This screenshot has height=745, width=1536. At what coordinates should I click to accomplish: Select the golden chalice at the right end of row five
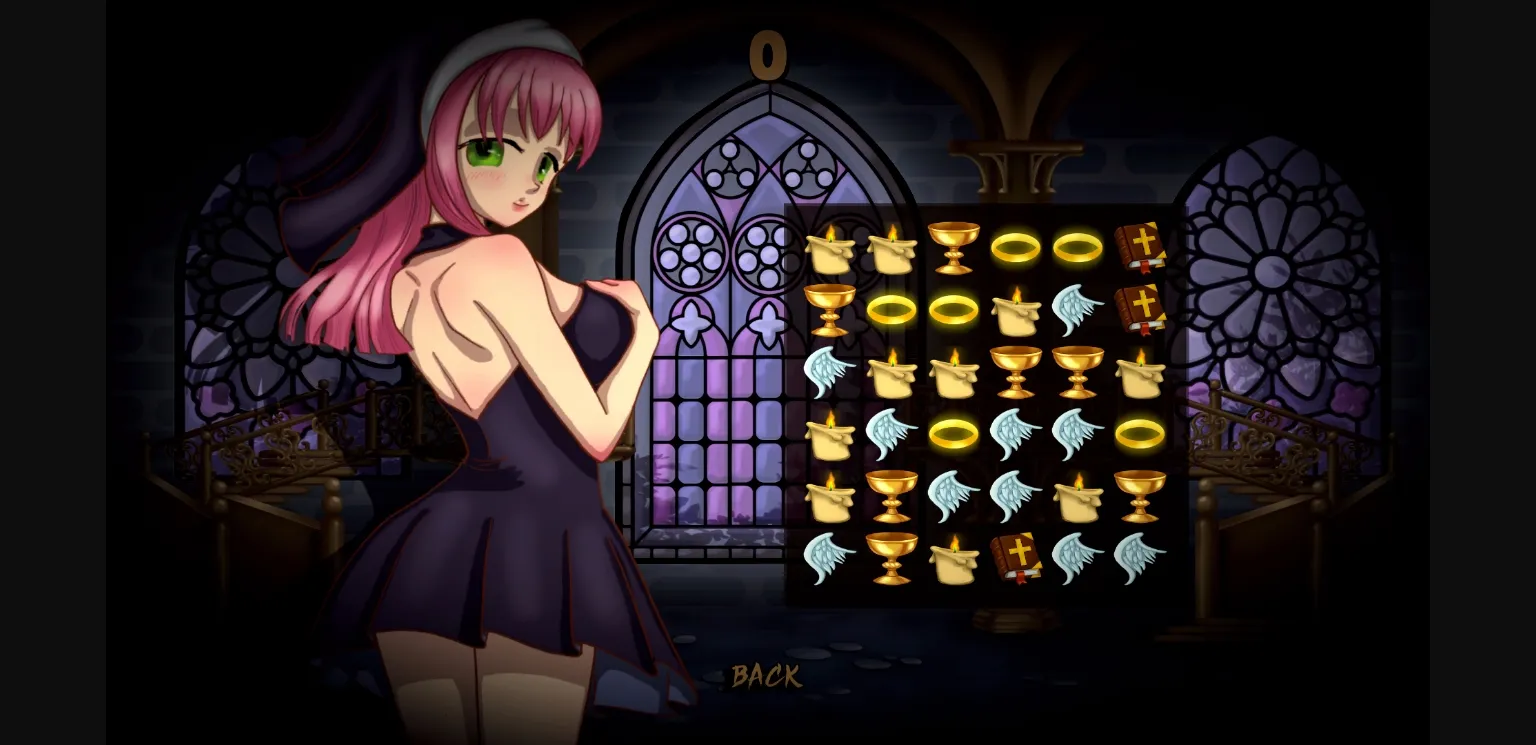coord(1142,494)
